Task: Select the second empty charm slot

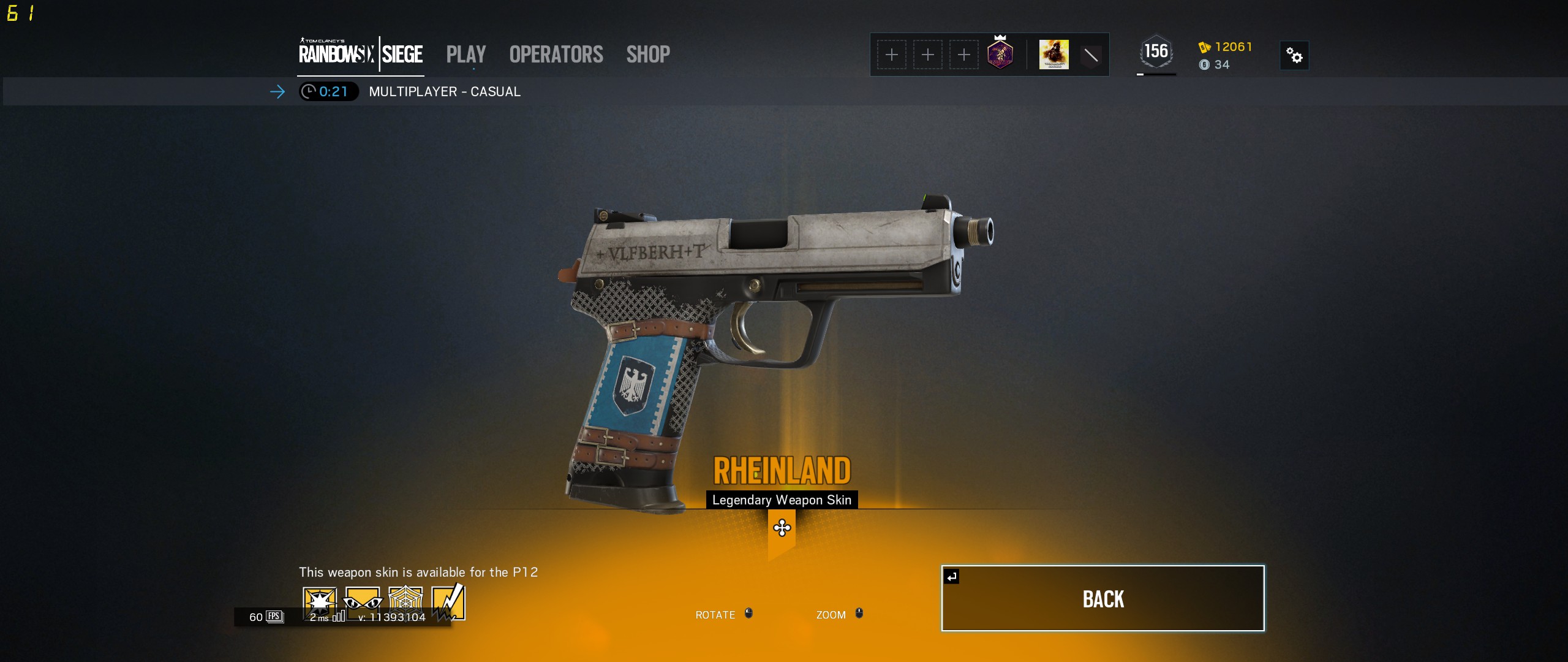Action: pyautogui.click(x=927, y=55)
